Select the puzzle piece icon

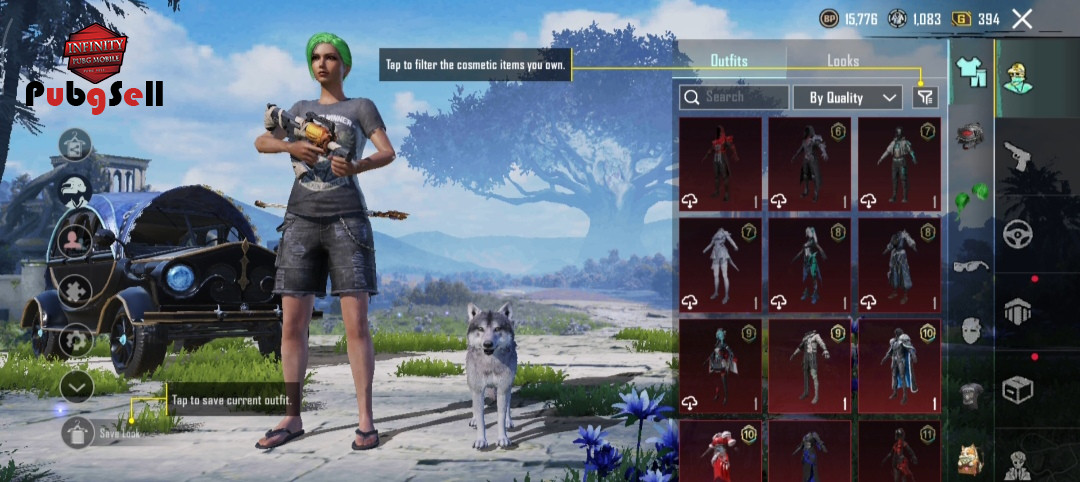(x=76, y=290)
